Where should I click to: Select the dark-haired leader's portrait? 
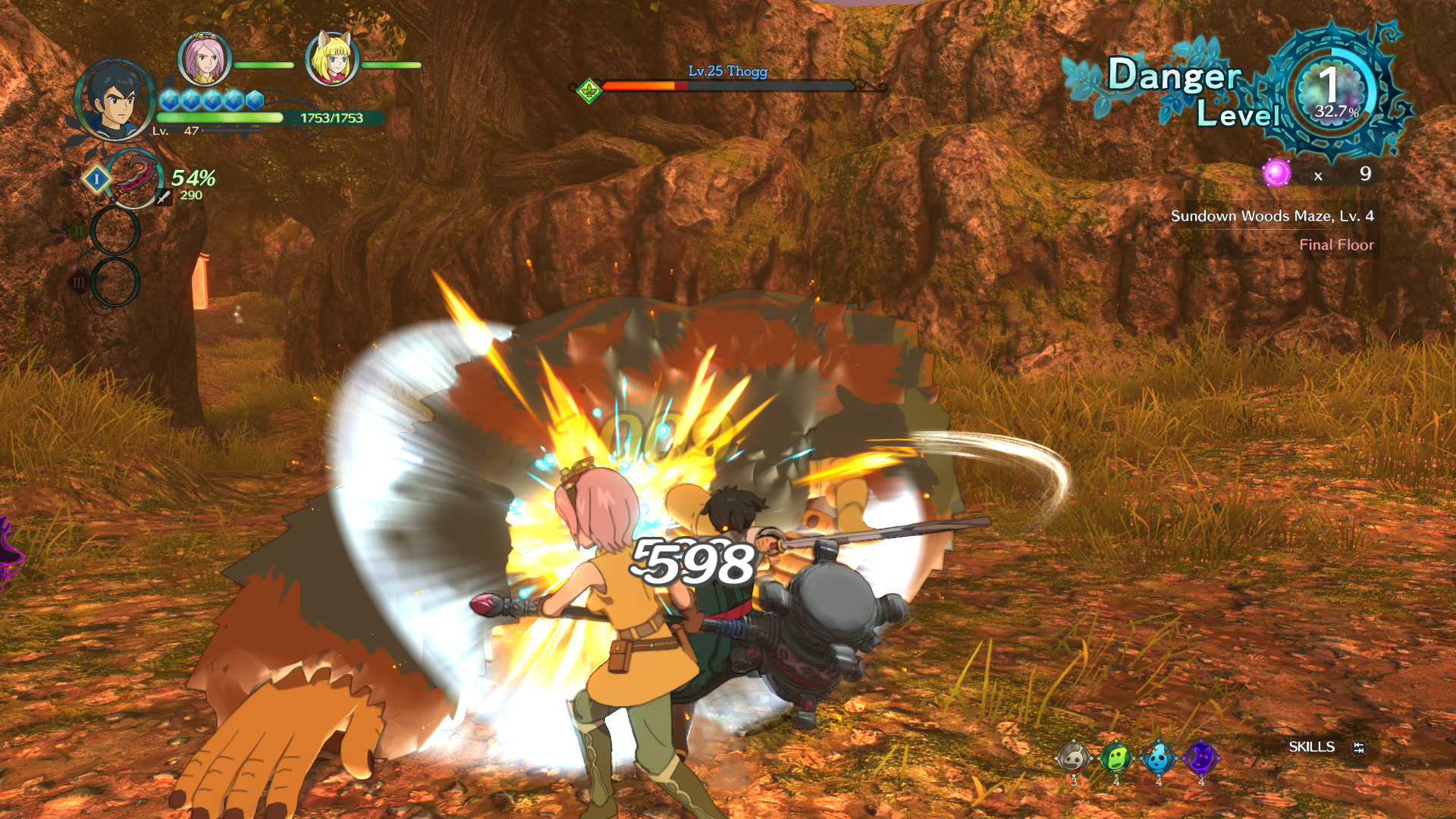[x=114, y=101]
